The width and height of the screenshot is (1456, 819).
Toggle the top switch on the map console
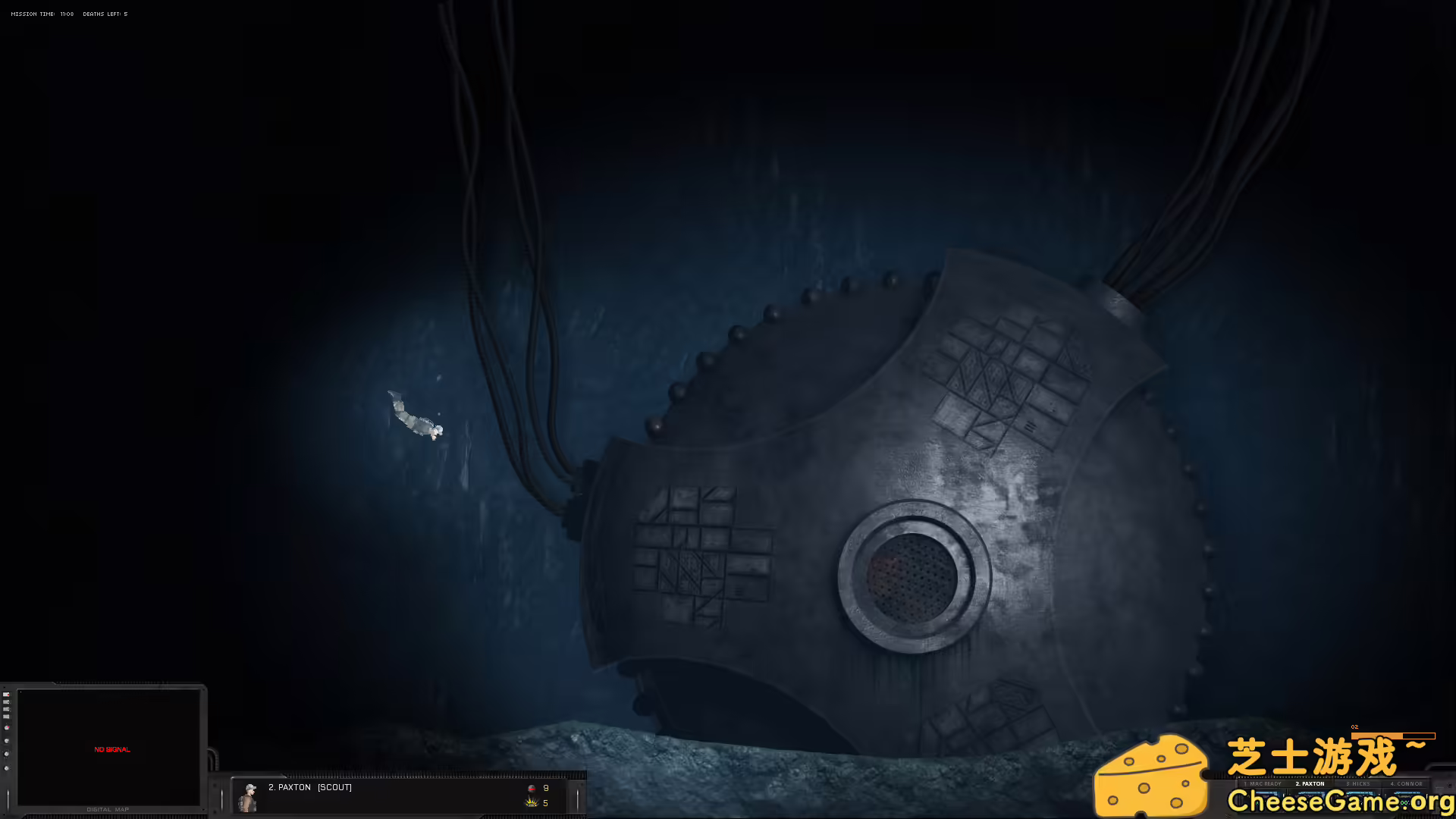[7, 695]
